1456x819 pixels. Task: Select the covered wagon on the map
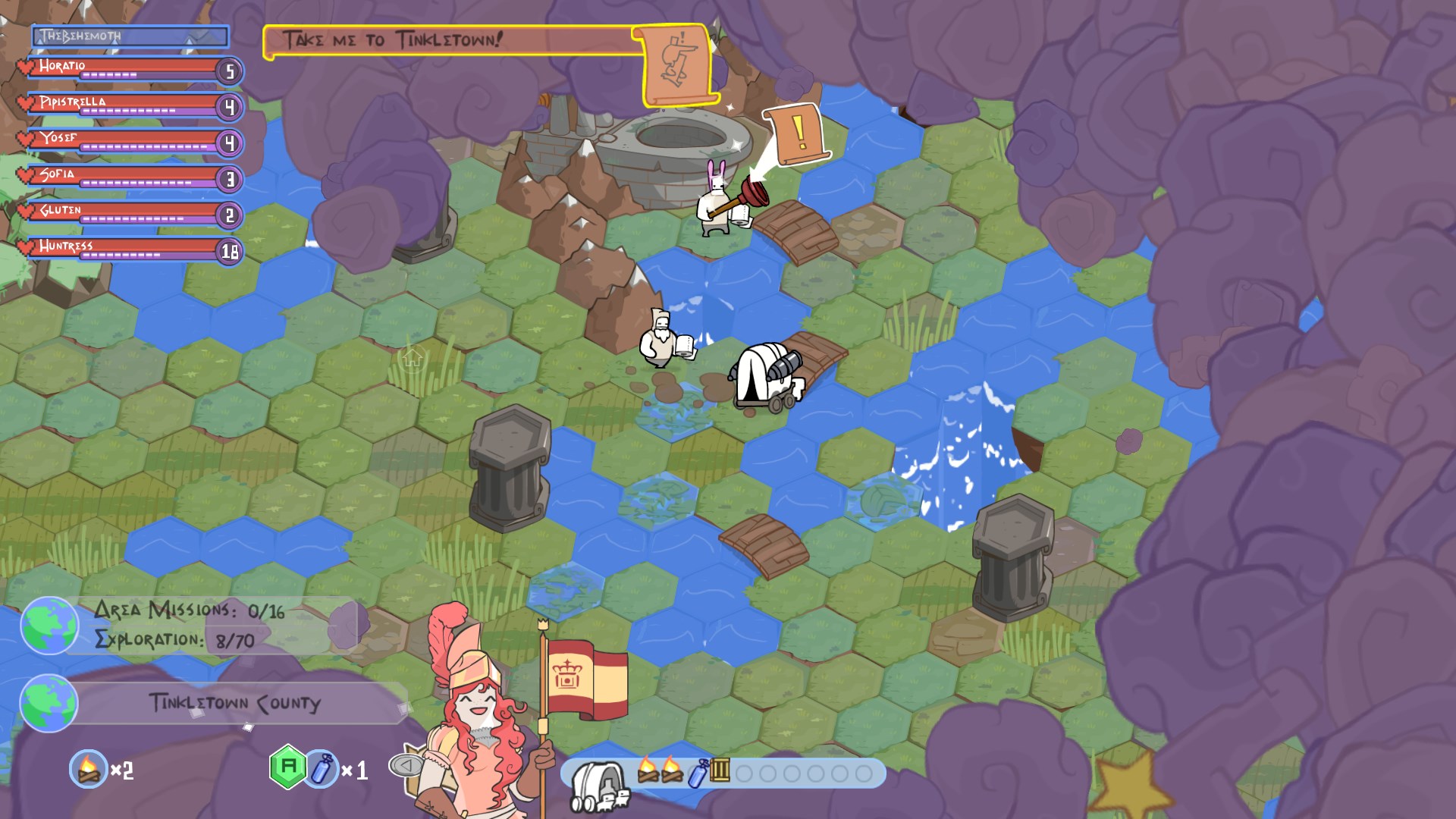(766, 375)
